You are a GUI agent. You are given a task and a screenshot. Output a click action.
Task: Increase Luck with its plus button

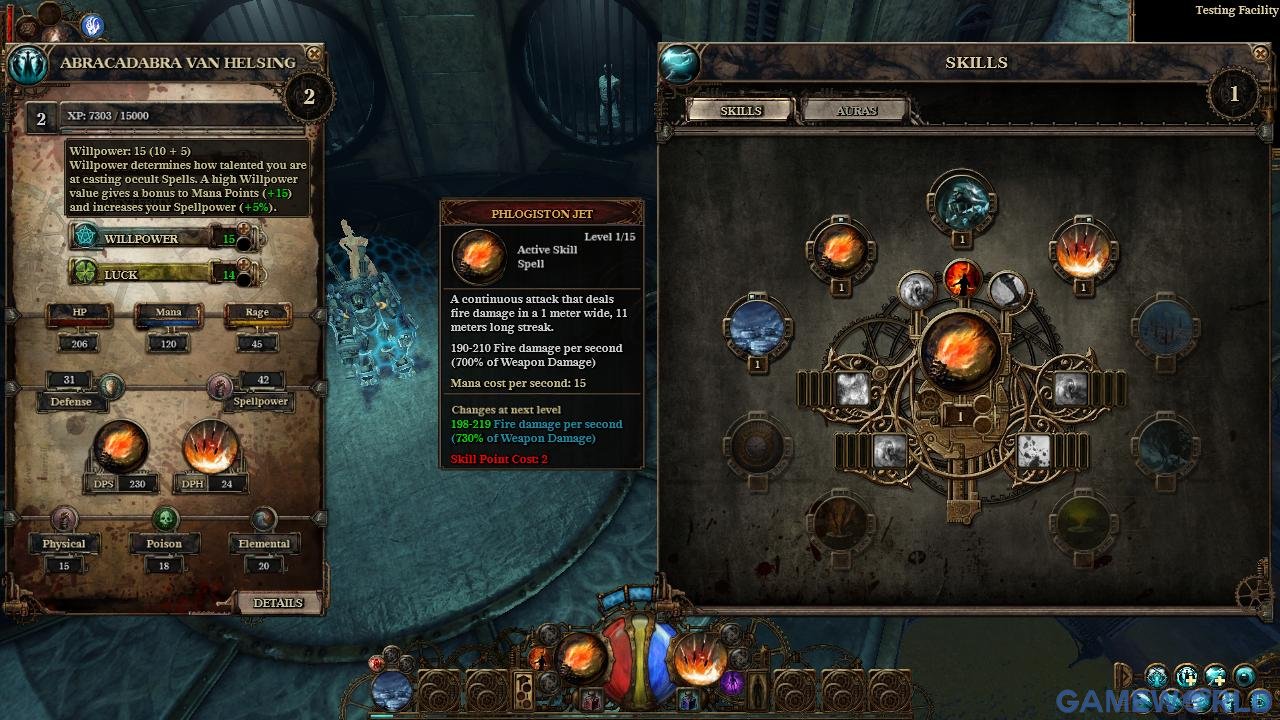(244, 266)
